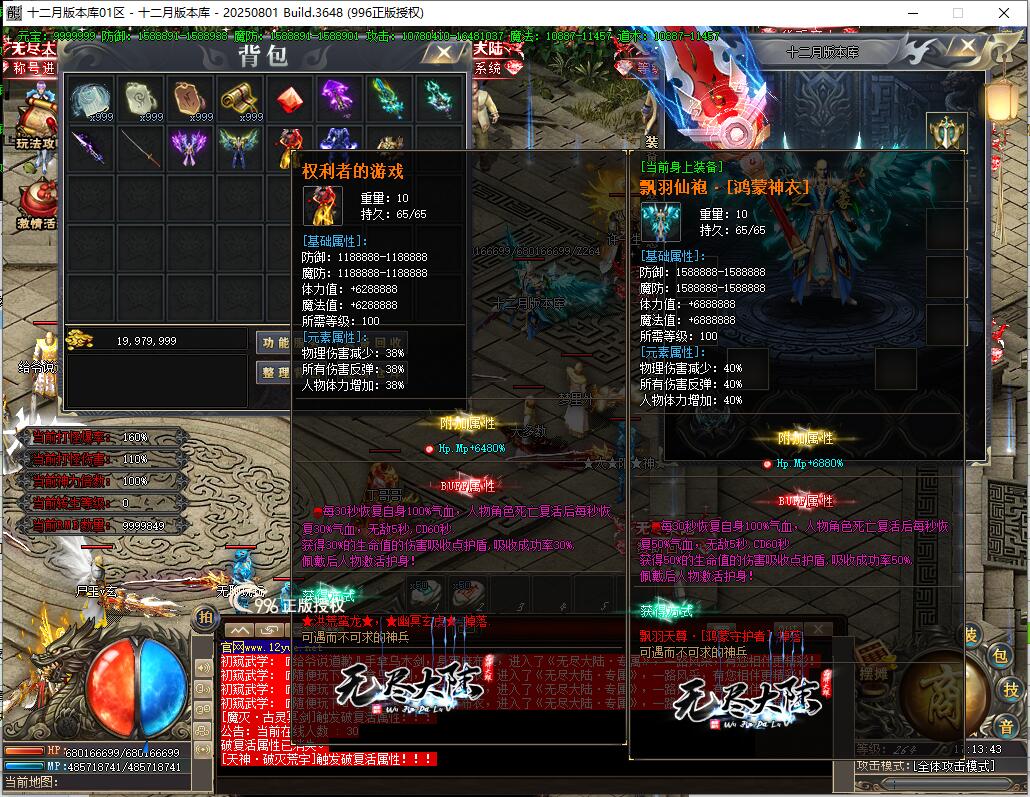This screenshot has width=1030, height=797.
Task: Click the 整理 sort button in the bag
Action: tap(274, 372)
